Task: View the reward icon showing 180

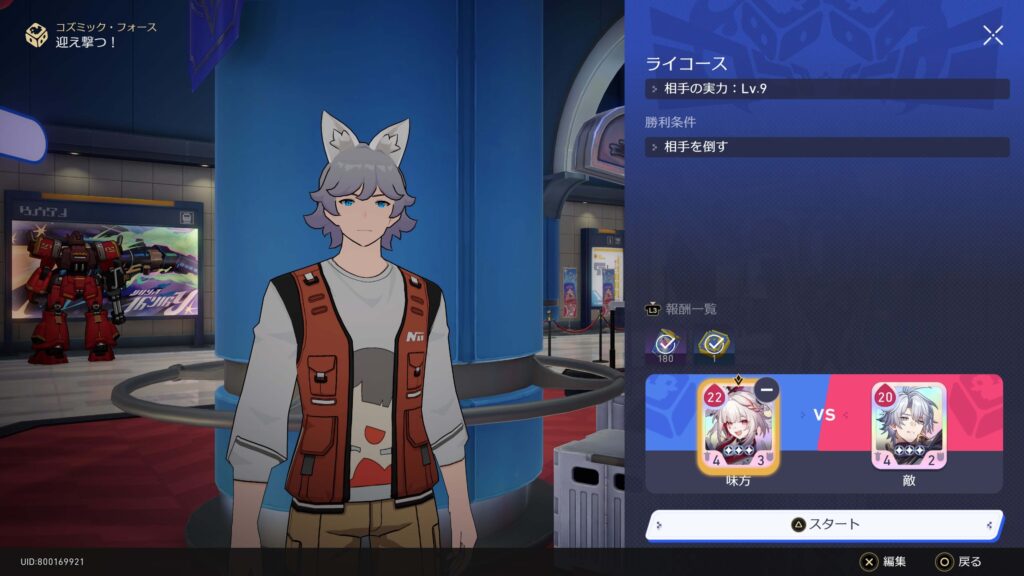Action: [666, 346]
